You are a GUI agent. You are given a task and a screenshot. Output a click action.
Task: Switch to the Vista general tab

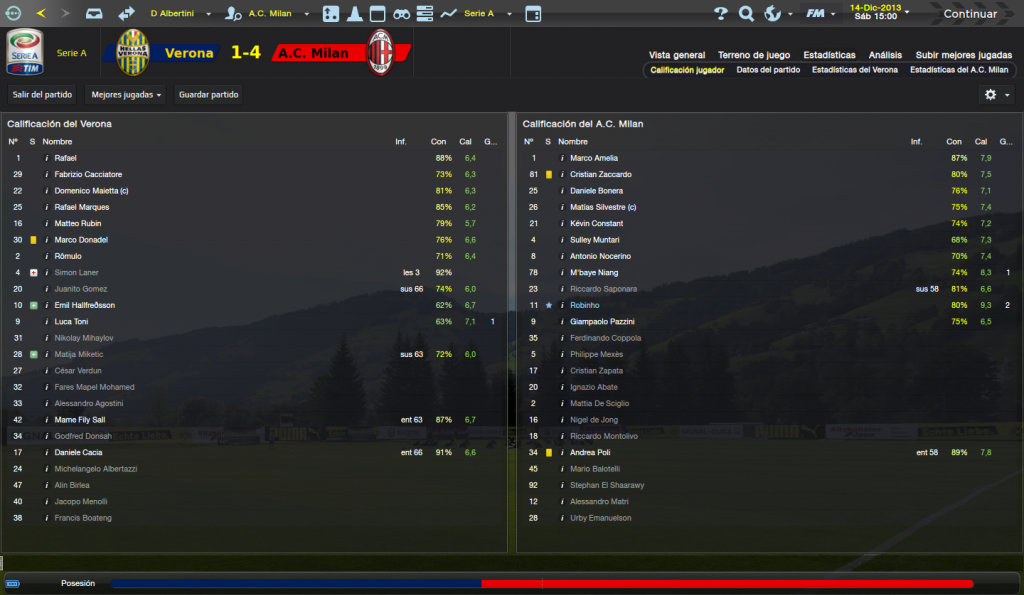point(677,55)
